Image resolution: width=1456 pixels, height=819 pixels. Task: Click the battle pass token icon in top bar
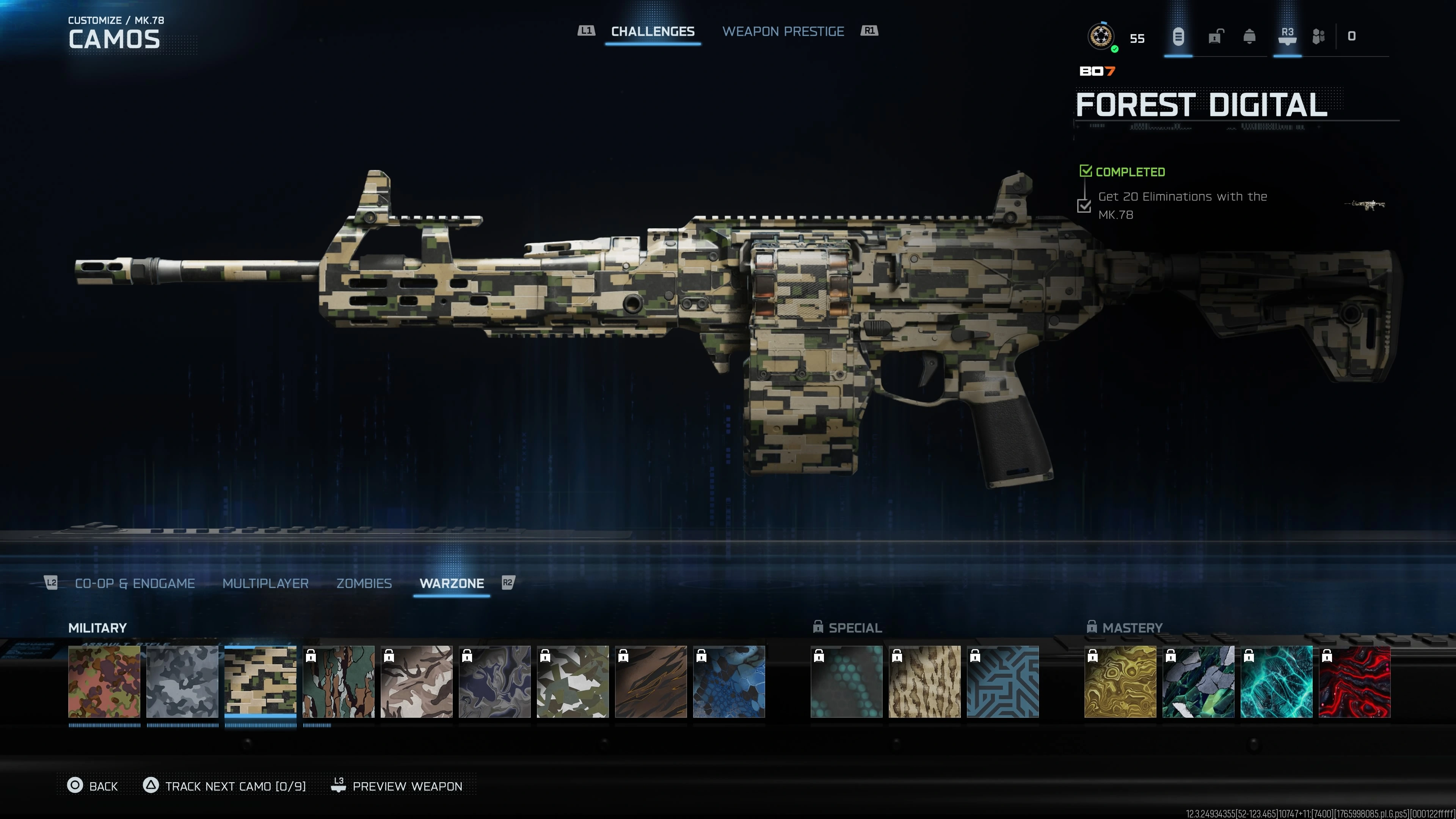(1178, 37)
